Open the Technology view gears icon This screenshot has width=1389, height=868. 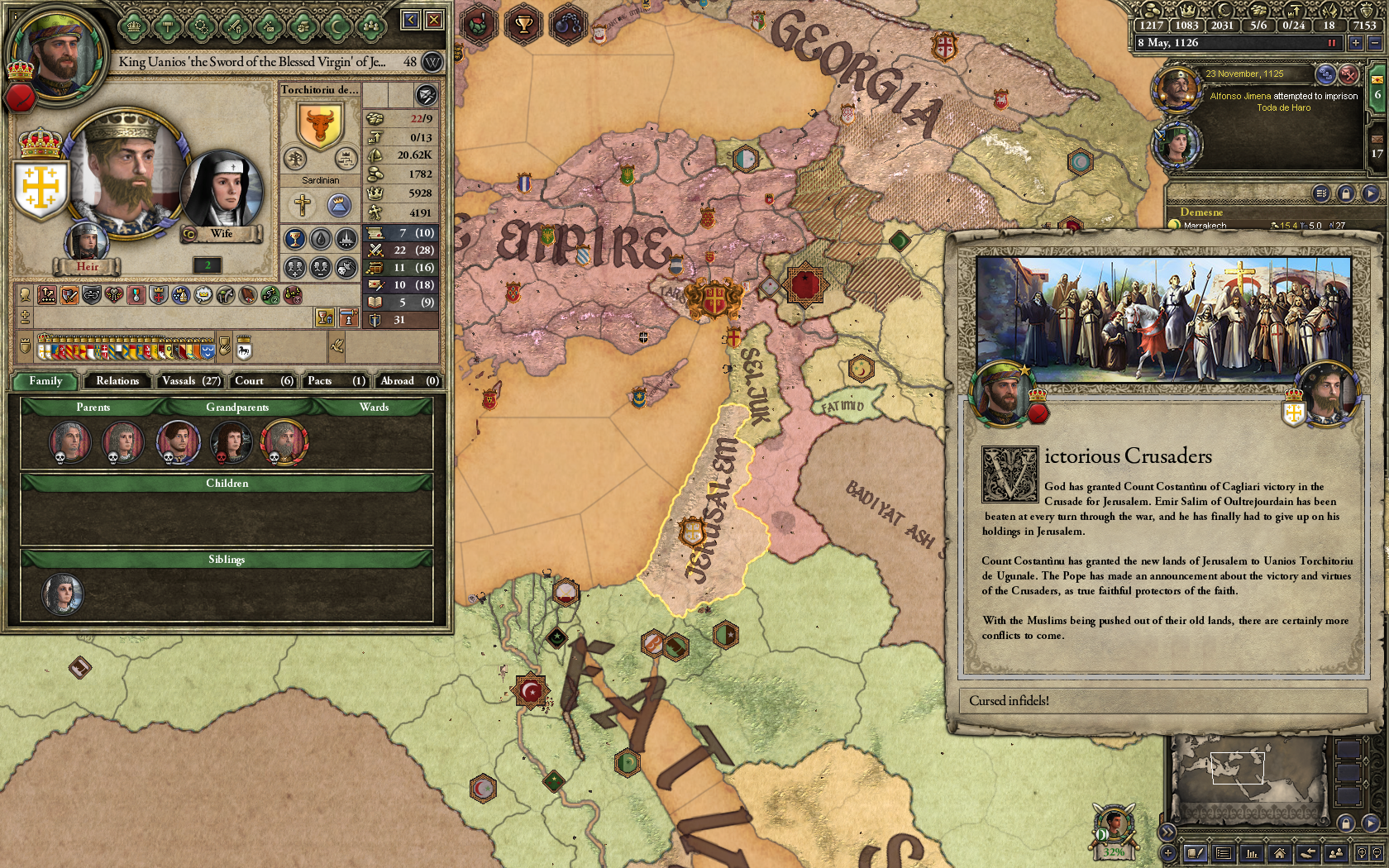coord(203,26)
